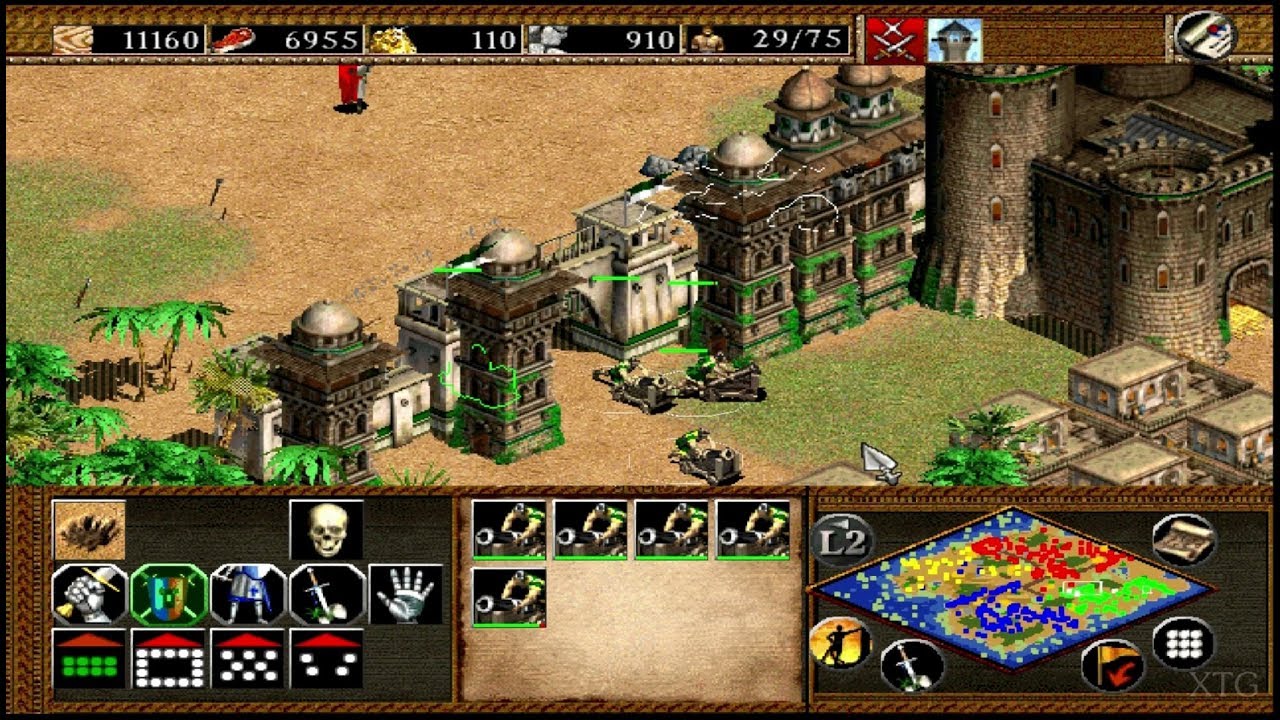Select the attack ground crater command

[x=89, y=530]
